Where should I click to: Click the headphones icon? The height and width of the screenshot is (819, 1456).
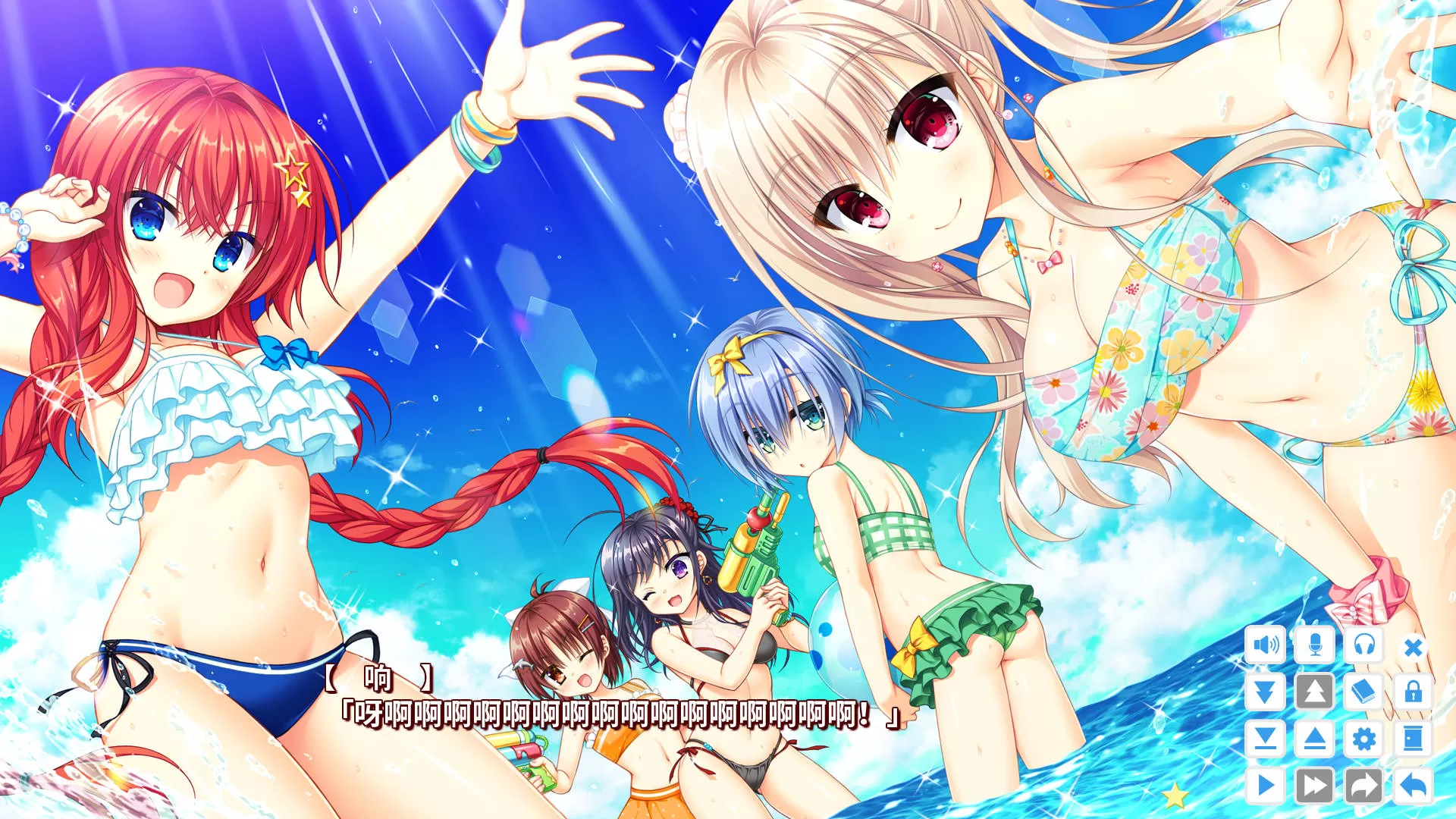click(1363, 645)
